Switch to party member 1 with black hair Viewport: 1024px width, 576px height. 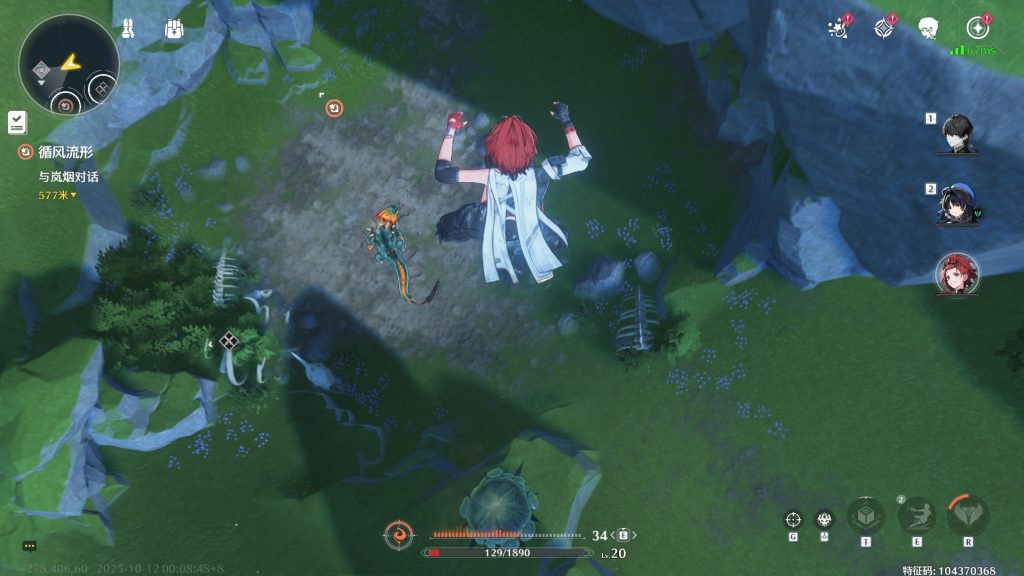(957, 133)
